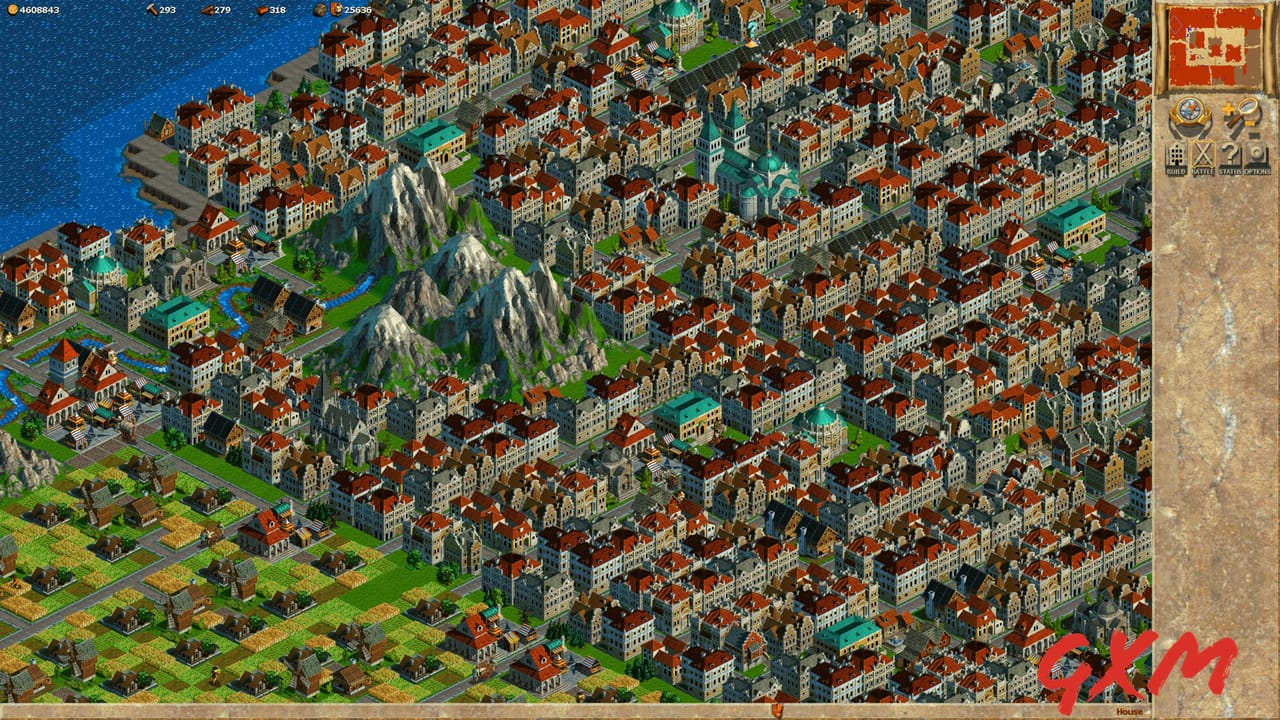Open the STATUS question mark panel
This screenshot has height=720, width=1280.
tap(1231, 154)
